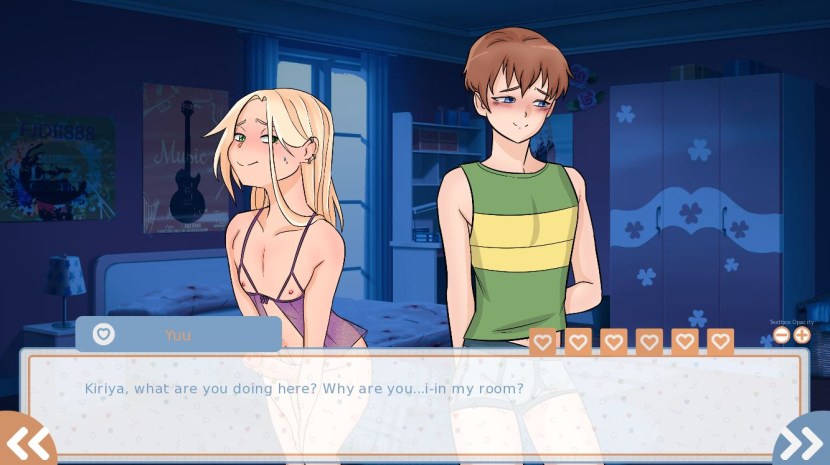This screenshot has width=830, height=465.
Task: Go back to the previous dialogue line
Action: (27, 441)
